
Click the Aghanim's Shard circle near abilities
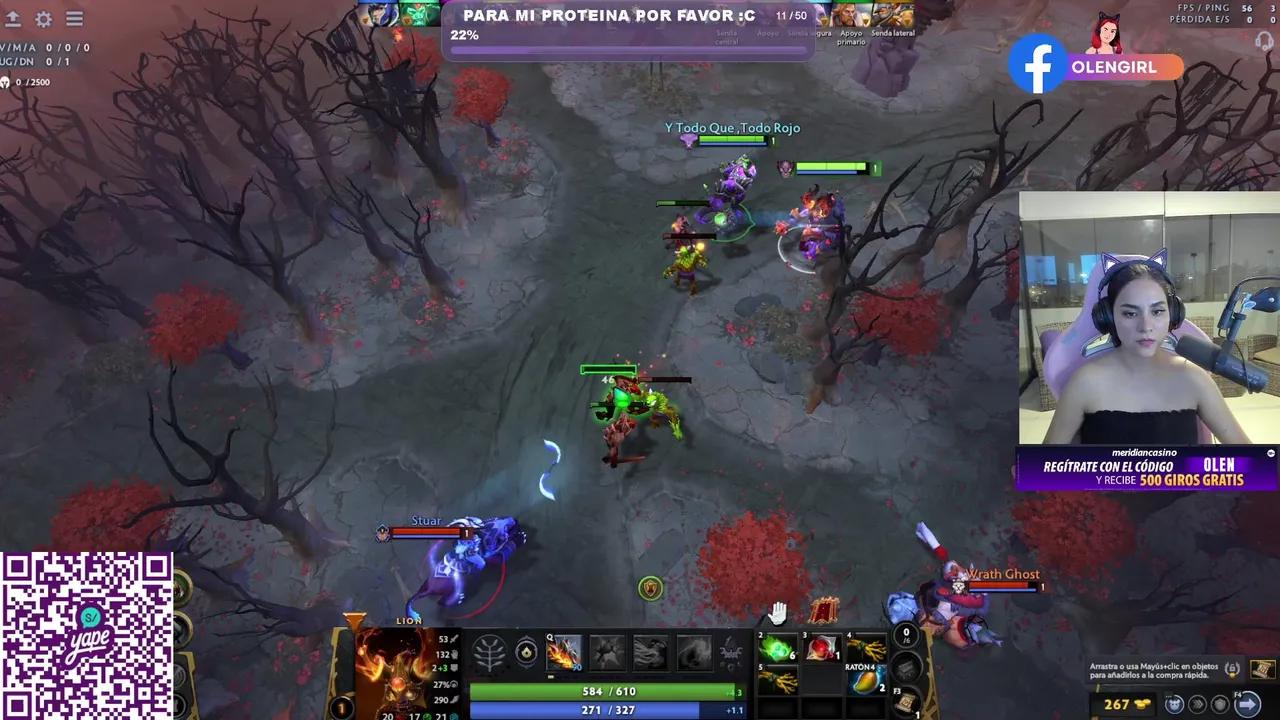(528, 653)
